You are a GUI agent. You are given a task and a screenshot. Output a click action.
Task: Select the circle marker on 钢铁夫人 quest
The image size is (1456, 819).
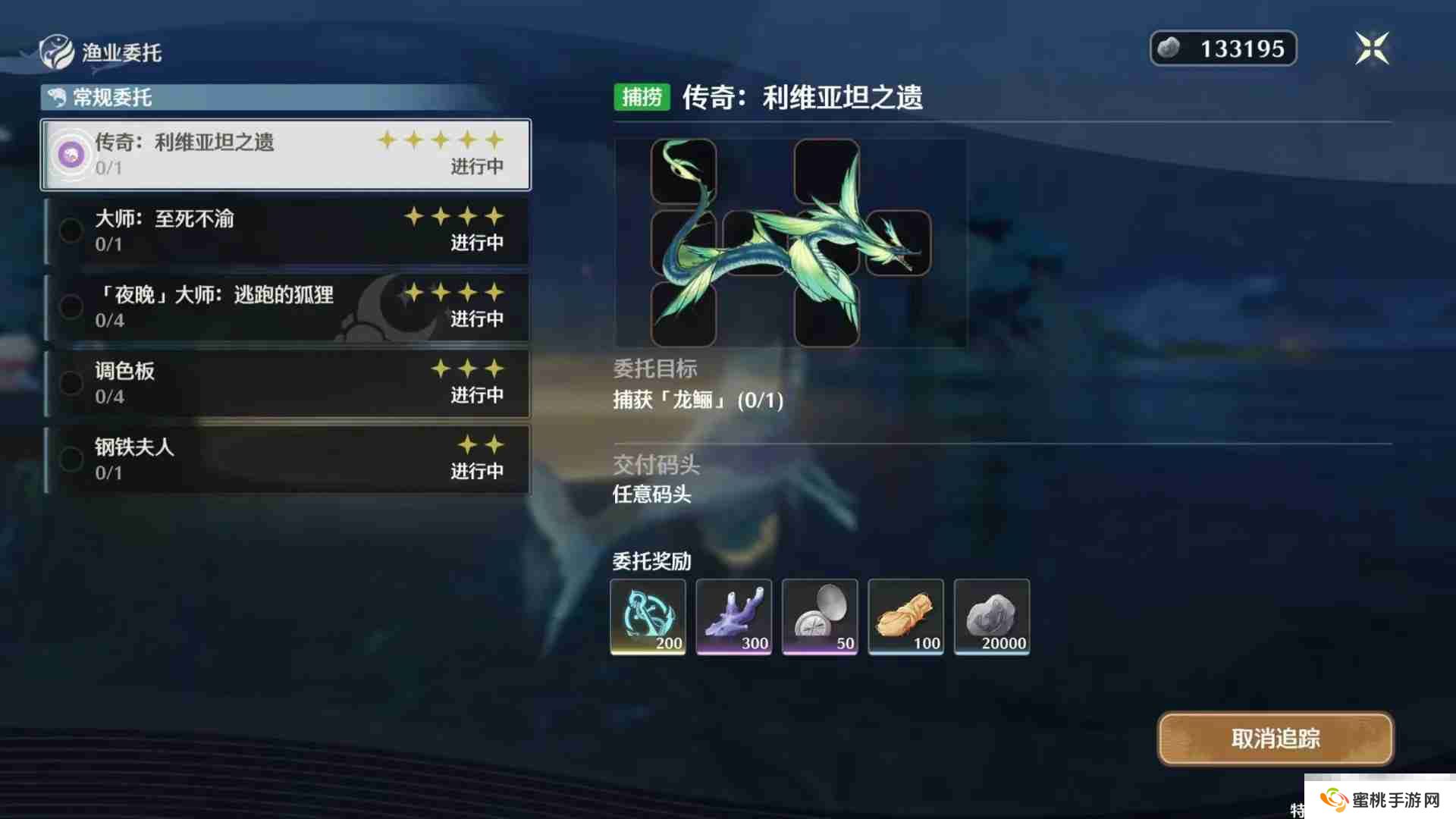71,458
